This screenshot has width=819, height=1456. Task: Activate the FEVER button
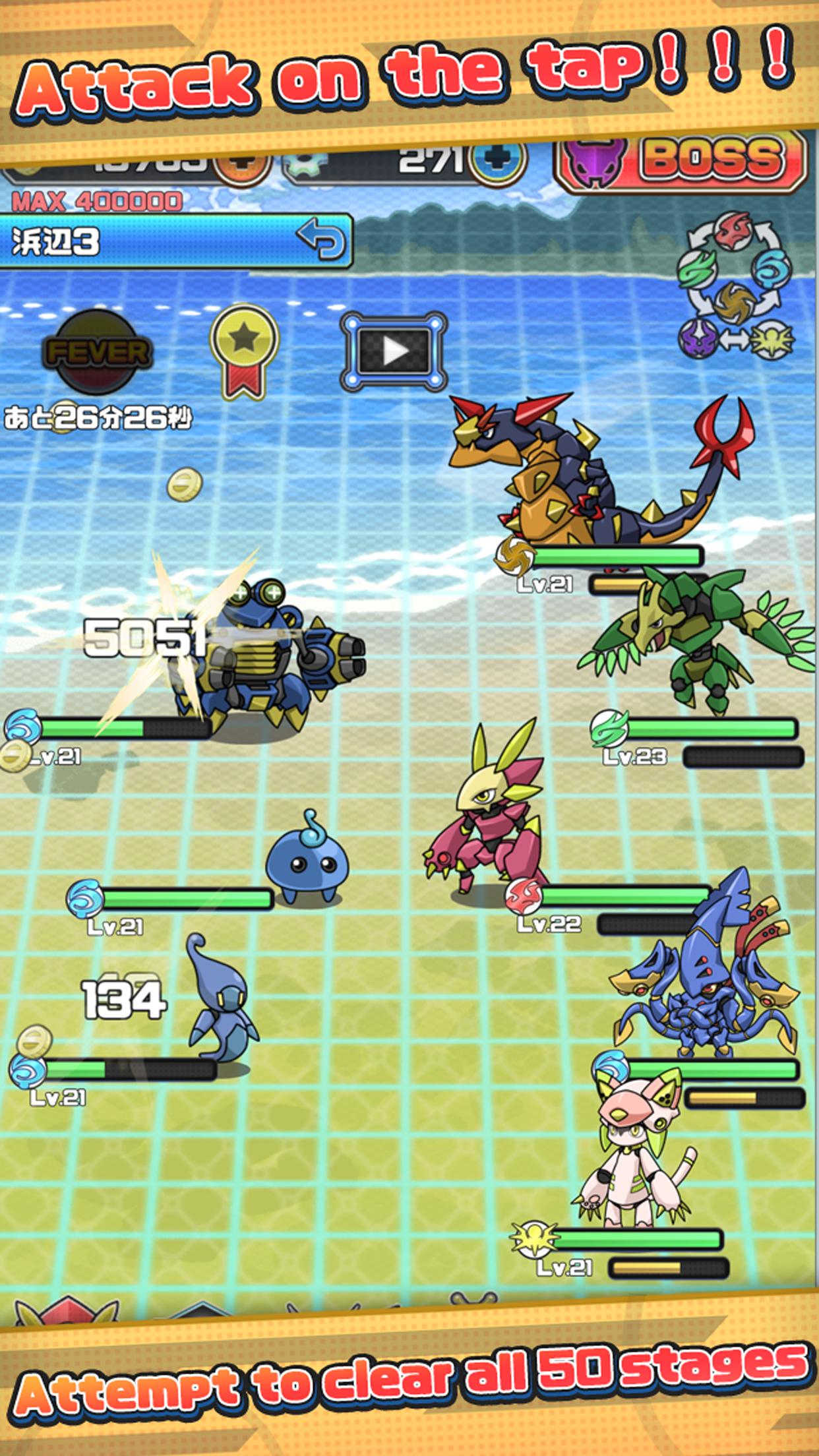click(96, 351)
